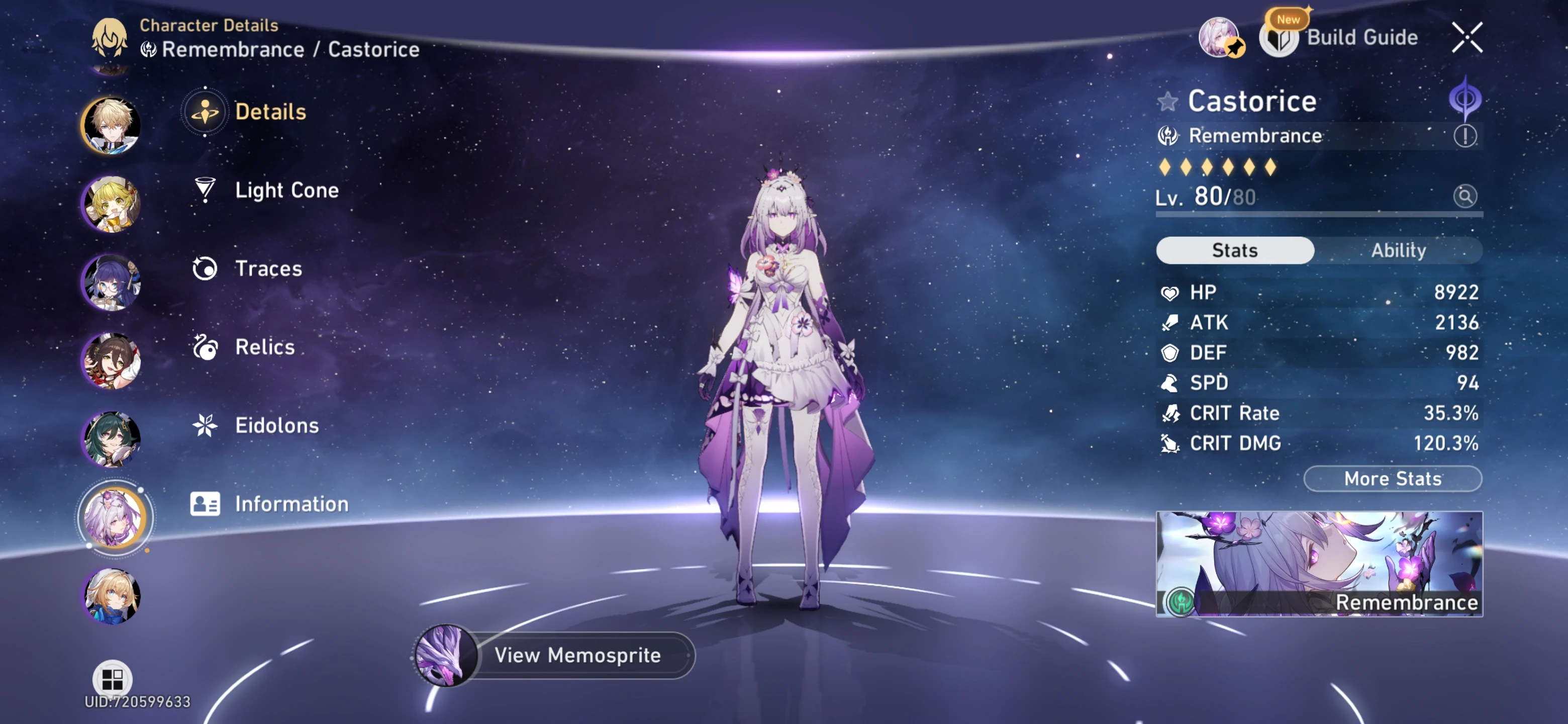The width and height of the screenshot is (1568, 724).
Task: Select the Details icon
Action: (x=205, y=112)
